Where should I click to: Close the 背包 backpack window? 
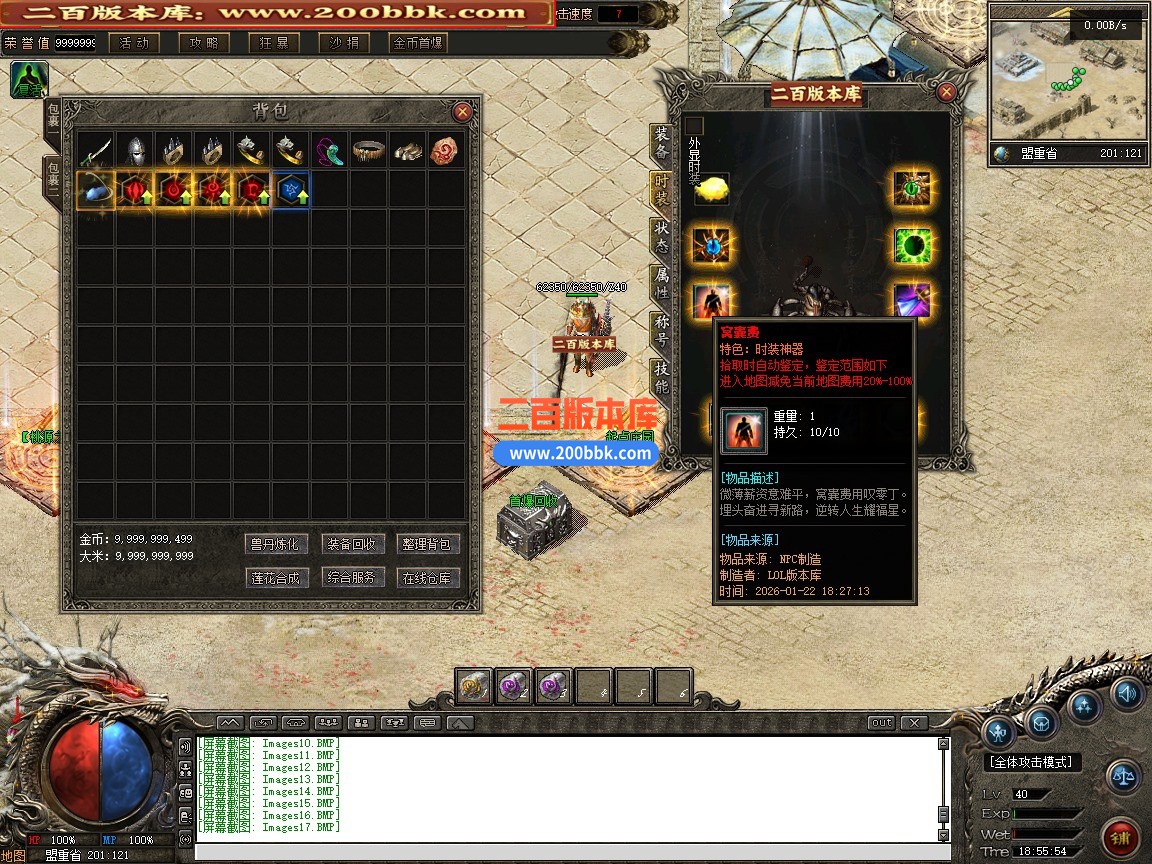[x=462, y=112]
